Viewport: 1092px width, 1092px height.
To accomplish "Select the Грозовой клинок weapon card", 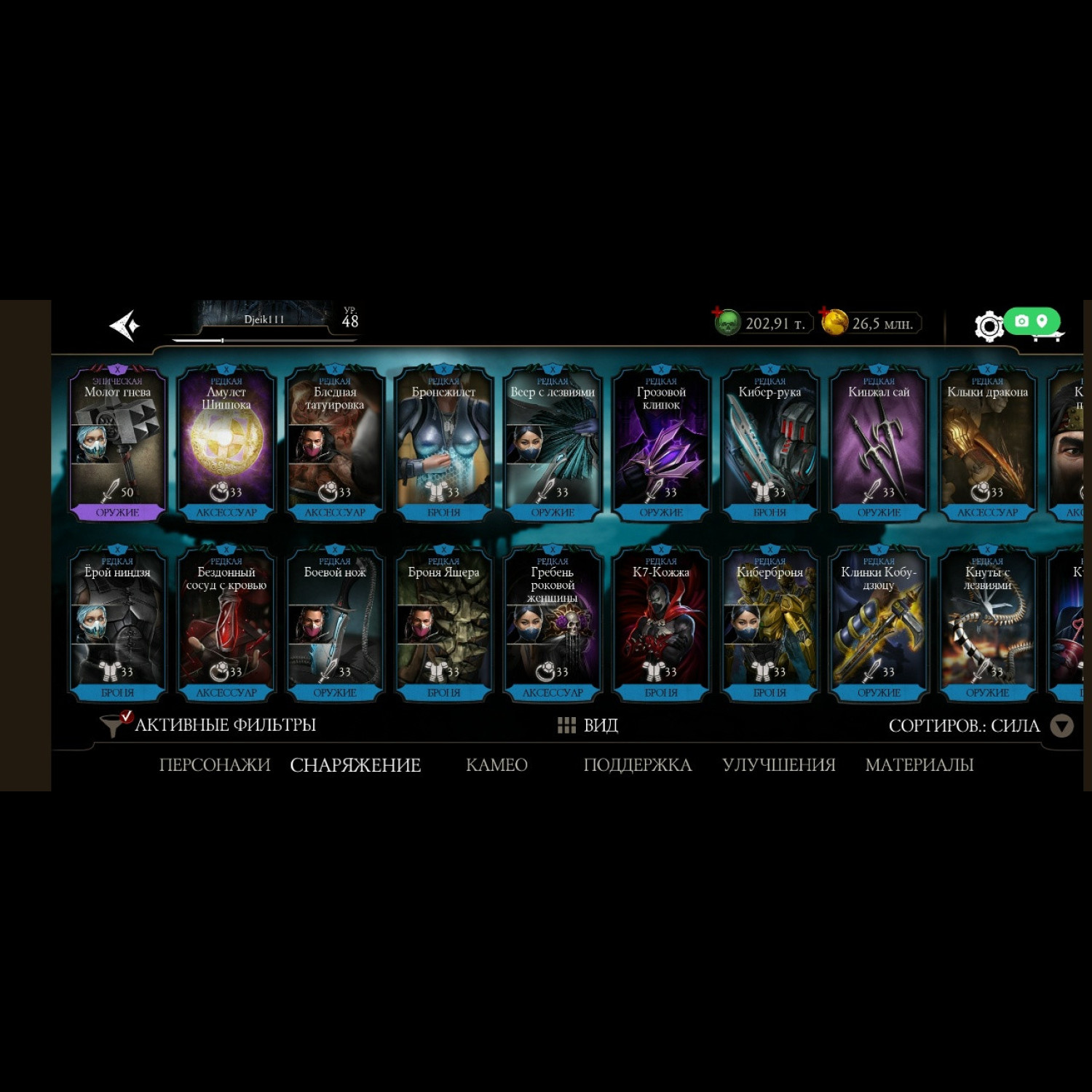I will click(661, 443).
